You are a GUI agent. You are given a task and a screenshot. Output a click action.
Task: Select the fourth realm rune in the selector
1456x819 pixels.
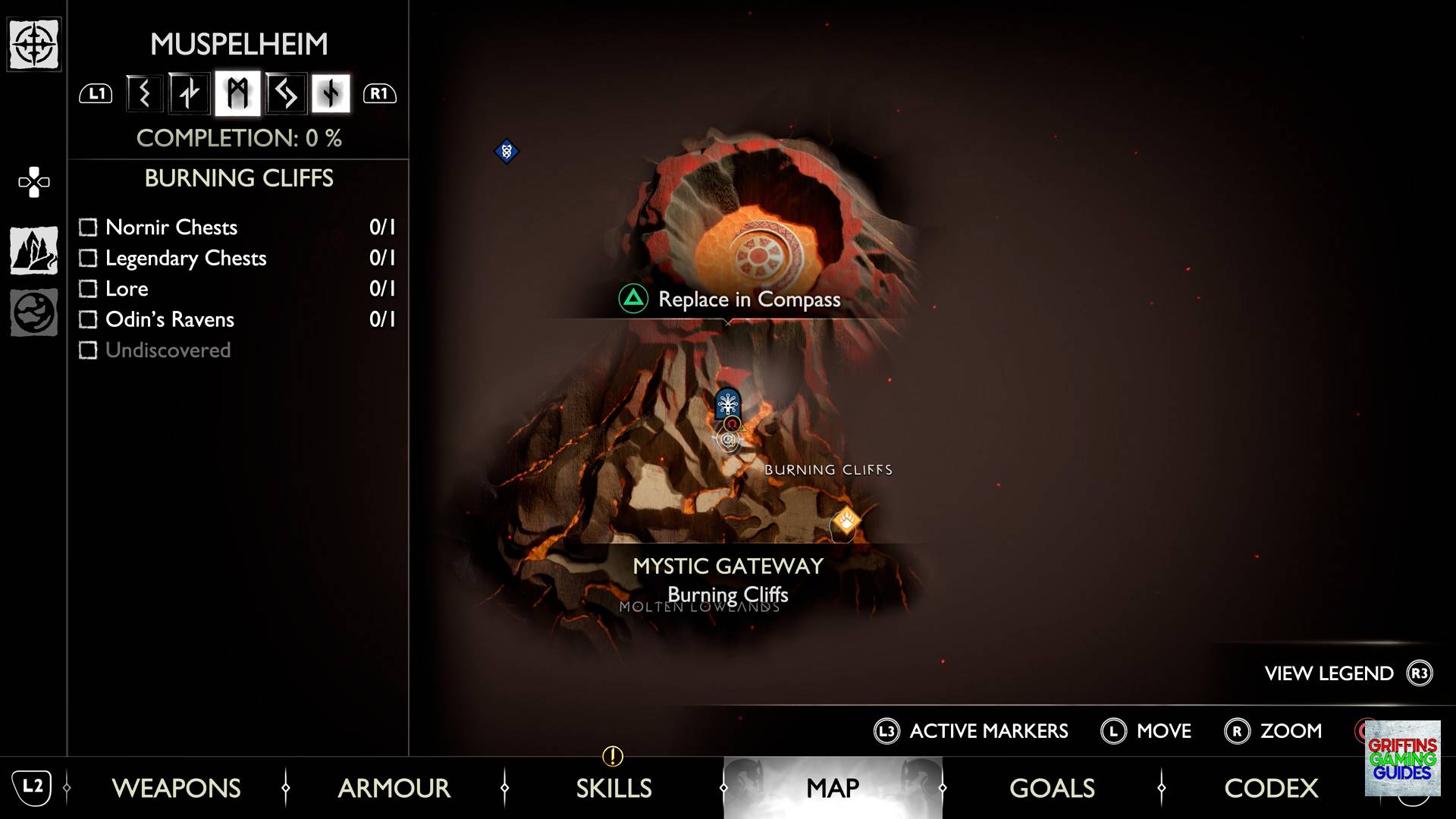click(285, 93)
